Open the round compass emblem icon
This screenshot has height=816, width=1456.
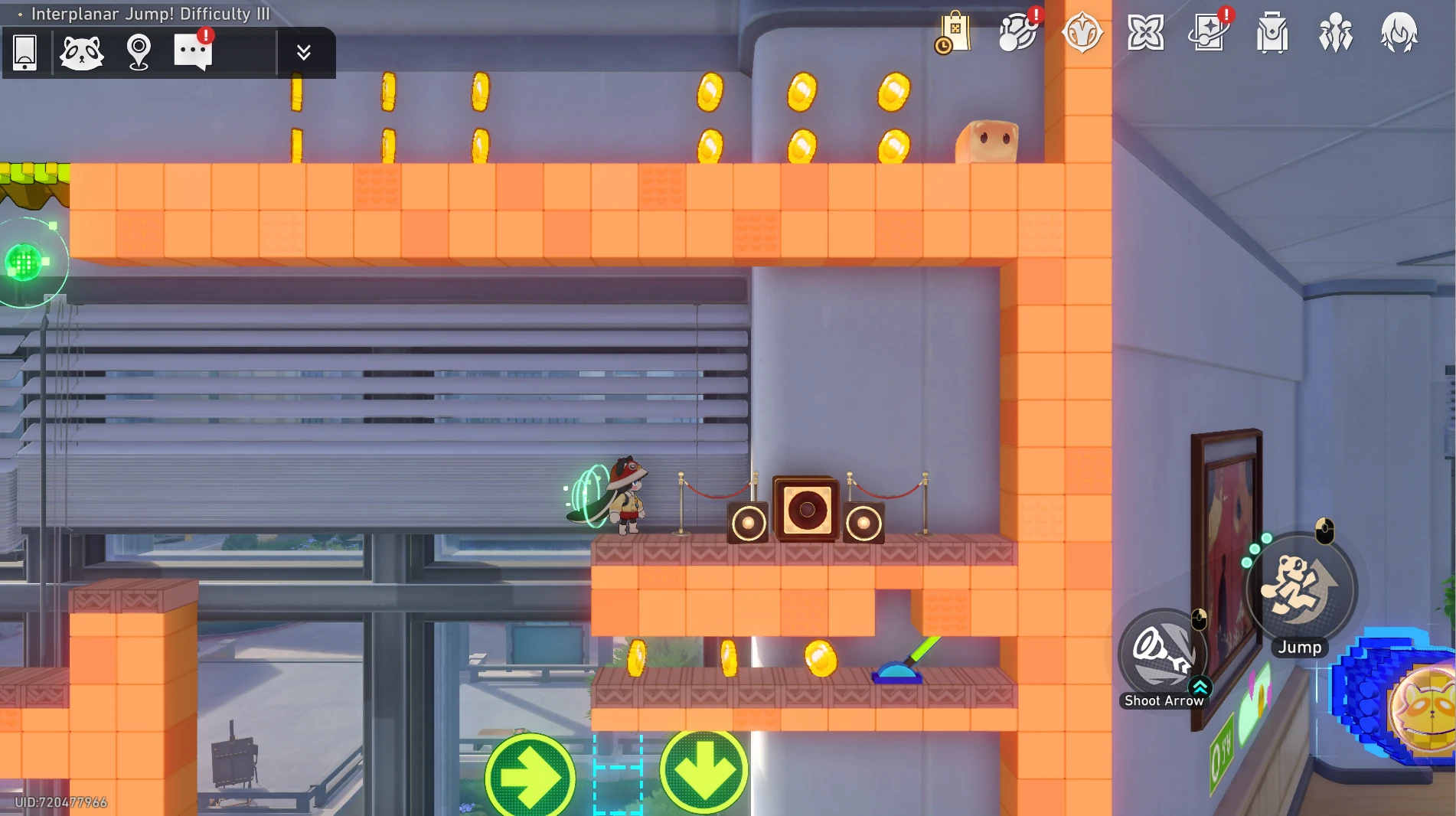pyautogui.click(x=1082, y=33)
